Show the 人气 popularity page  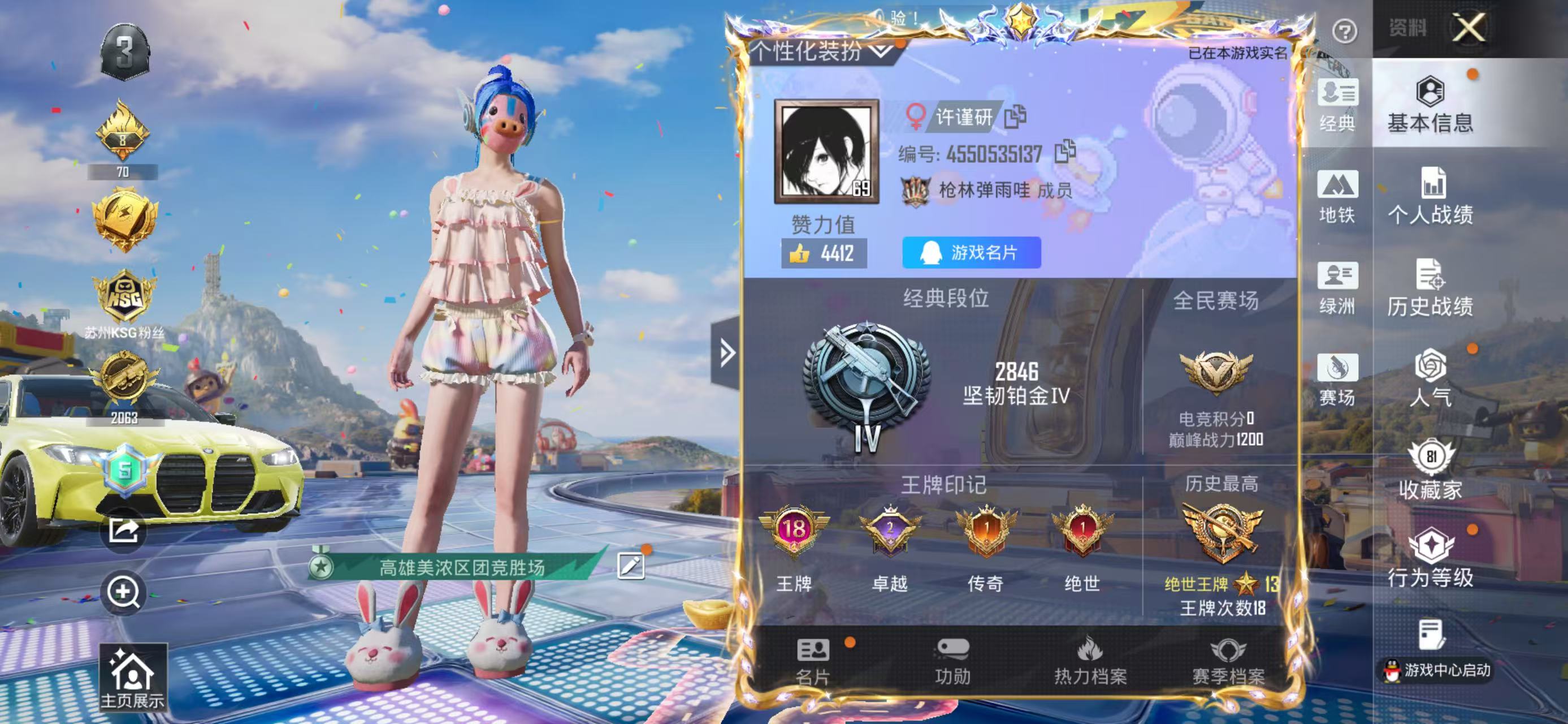[1430, 379]
